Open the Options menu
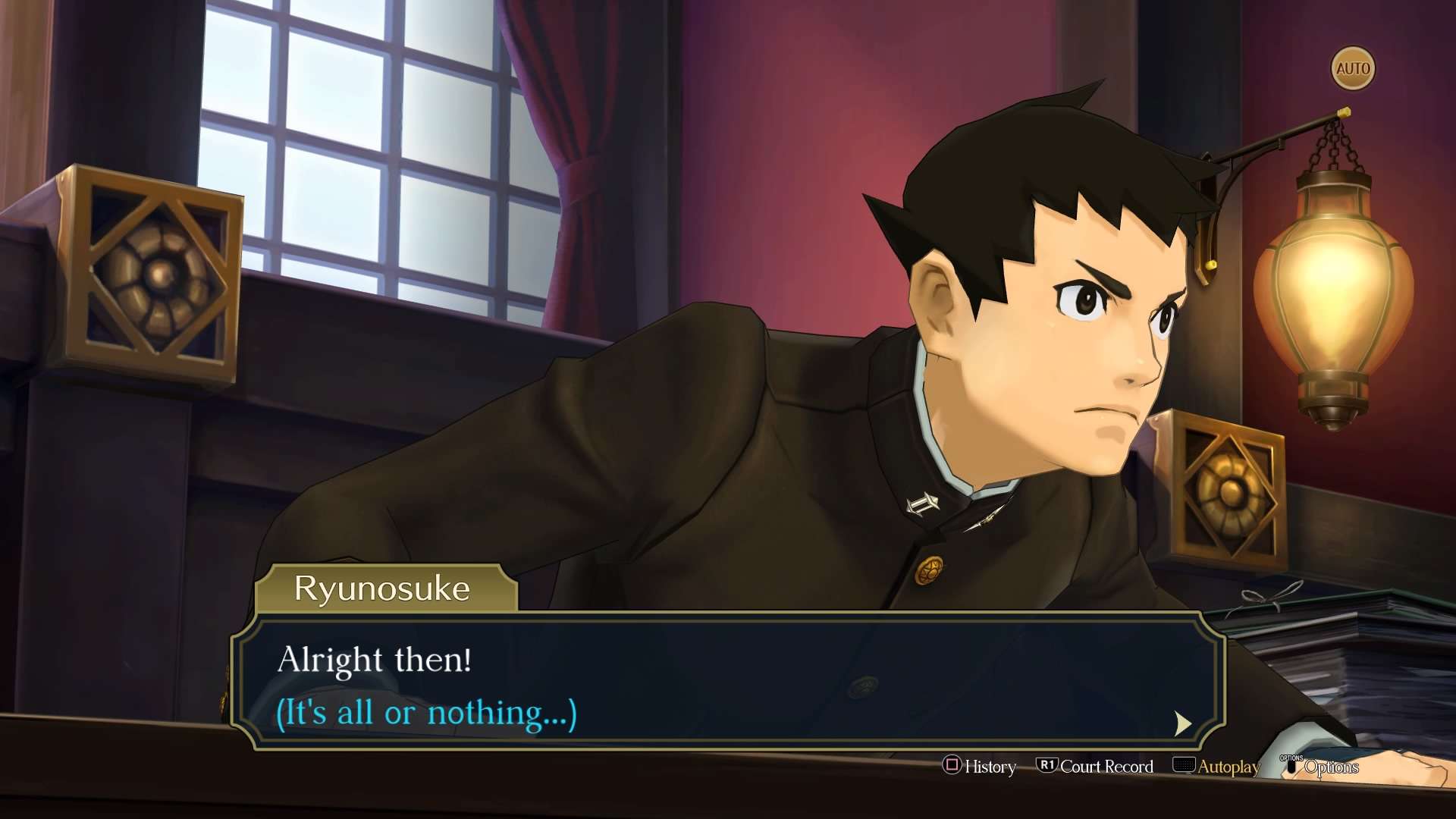1456x819 pixels. click(1320, 767)
